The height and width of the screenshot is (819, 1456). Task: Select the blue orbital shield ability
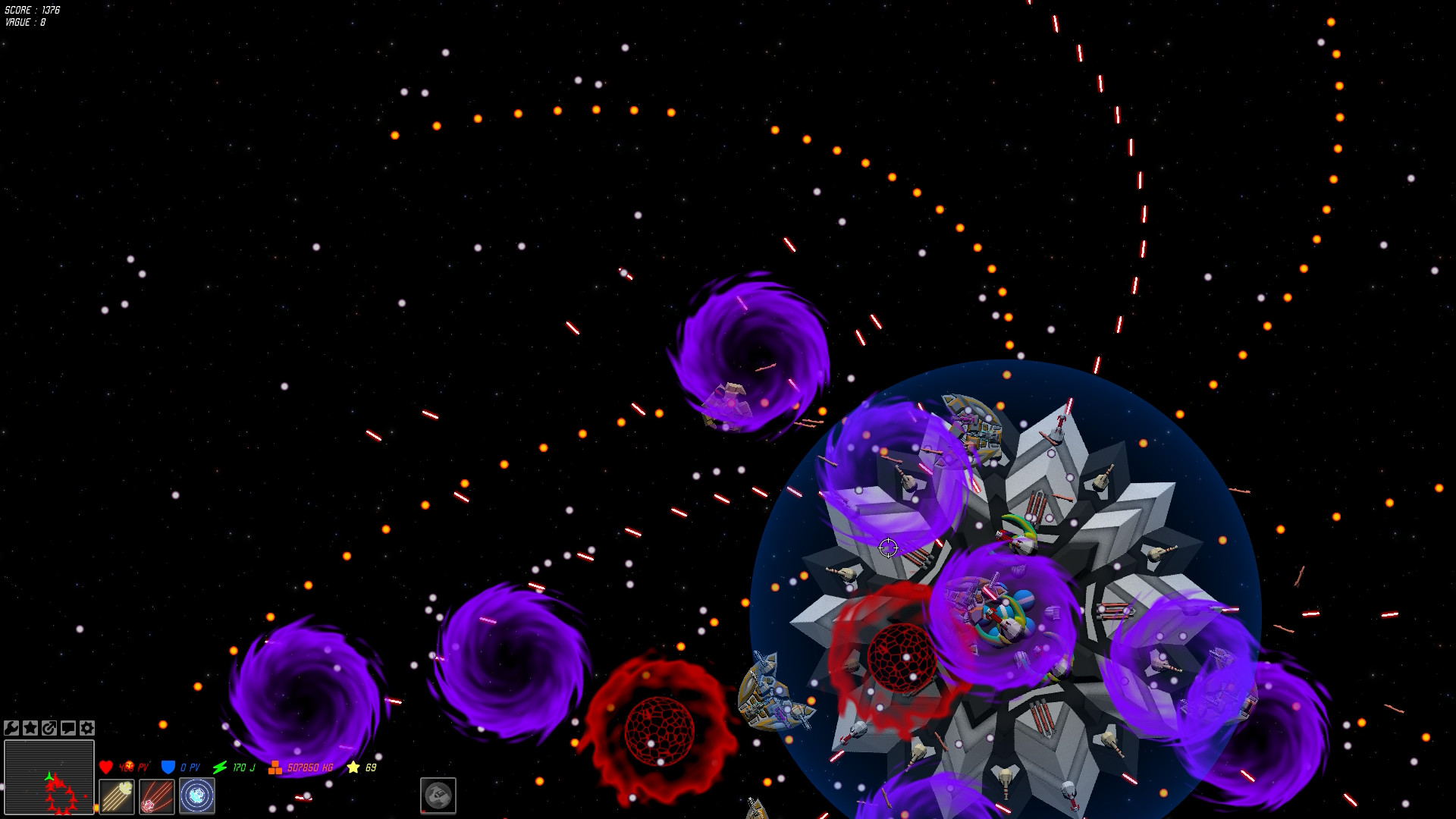pyautogui.click(x=196, y=795)
